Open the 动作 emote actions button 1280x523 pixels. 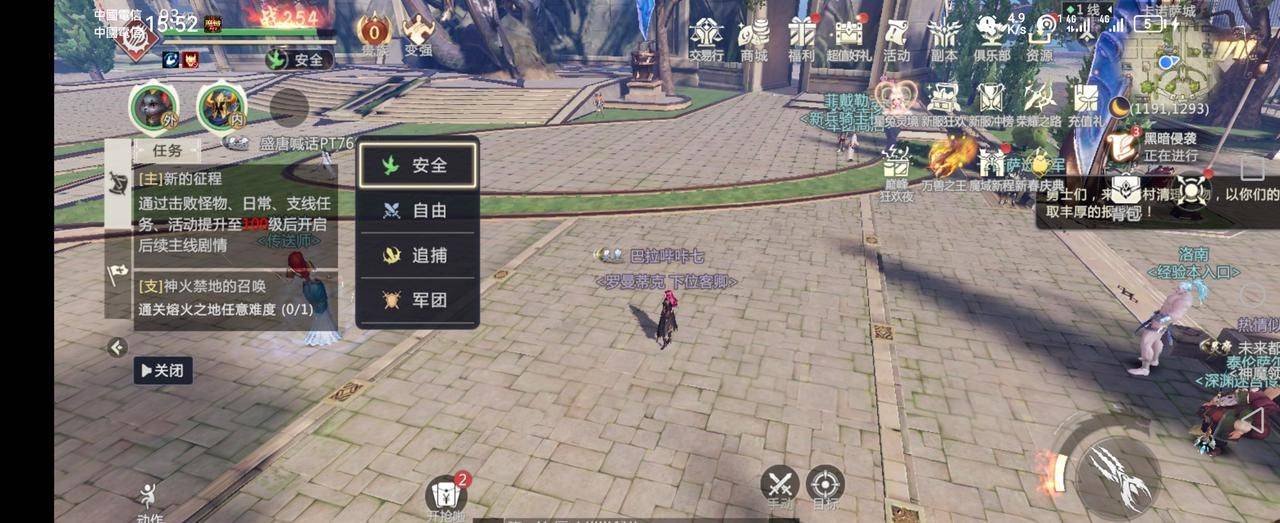pos(150,500)
